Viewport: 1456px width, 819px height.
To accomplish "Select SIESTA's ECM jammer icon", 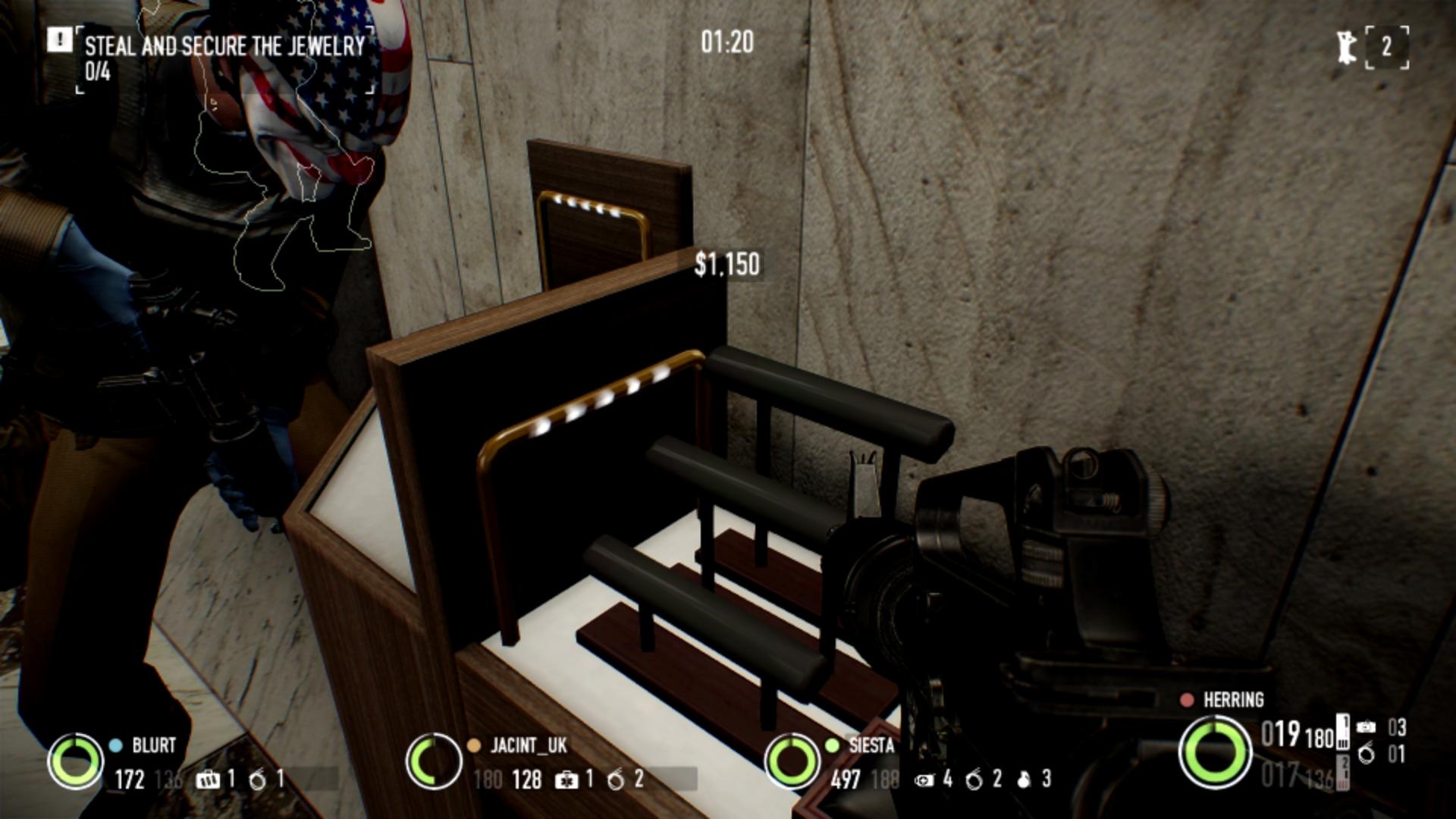I will (924, 780).
